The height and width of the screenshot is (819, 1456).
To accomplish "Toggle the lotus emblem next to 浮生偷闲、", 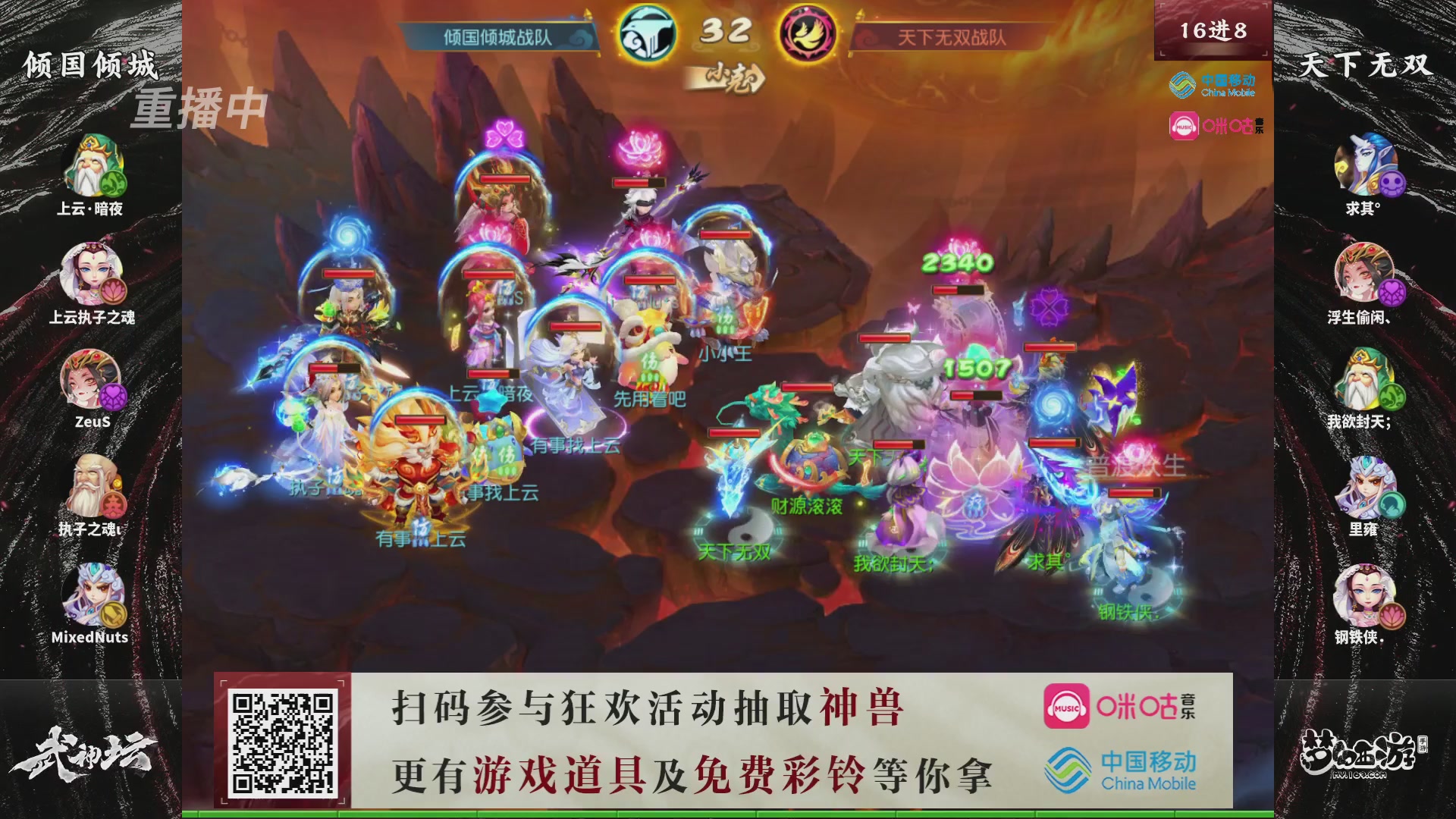I will pyautogui.click(x=1392, y=291).
